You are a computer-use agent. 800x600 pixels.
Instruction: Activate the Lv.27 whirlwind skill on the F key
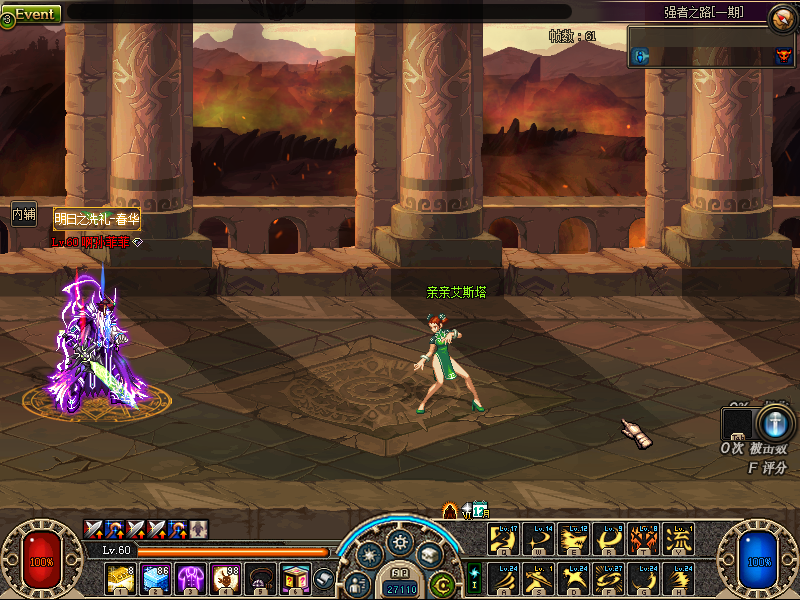tap(608, 578)
